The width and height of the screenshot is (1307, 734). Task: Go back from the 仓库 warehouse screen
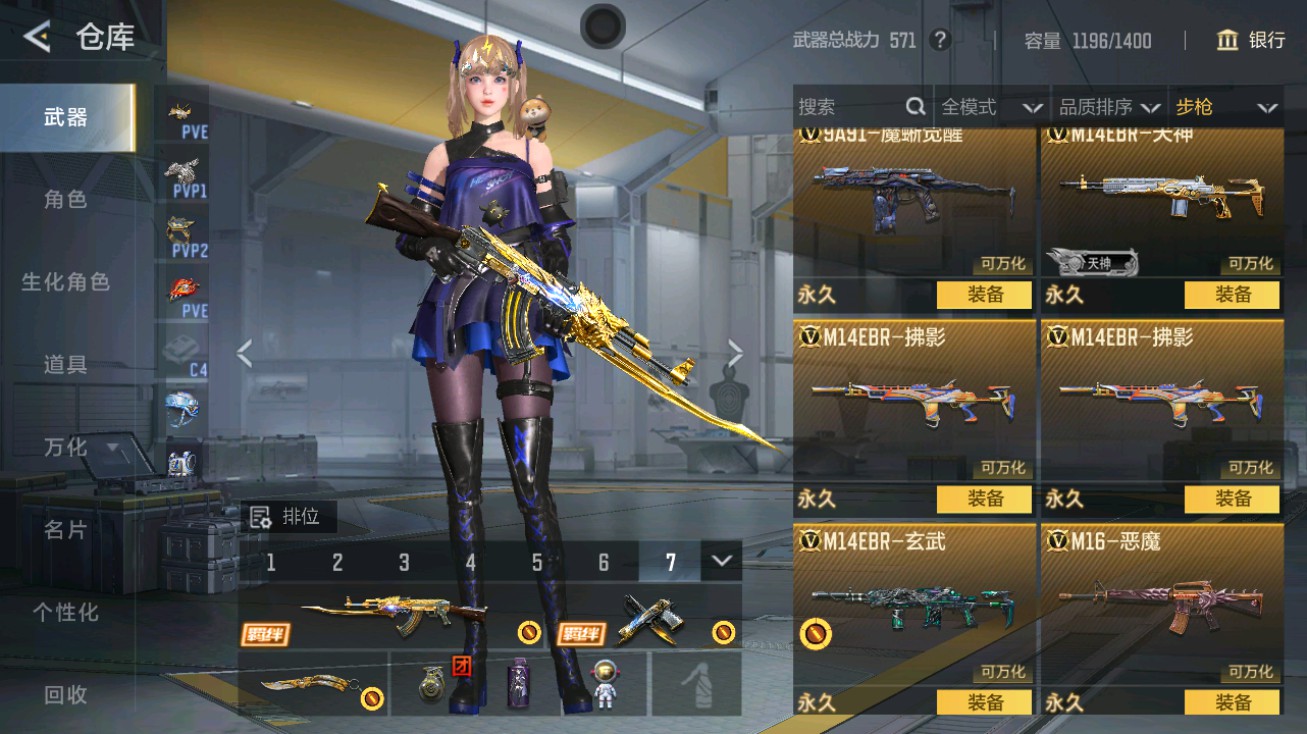[38, 38]
